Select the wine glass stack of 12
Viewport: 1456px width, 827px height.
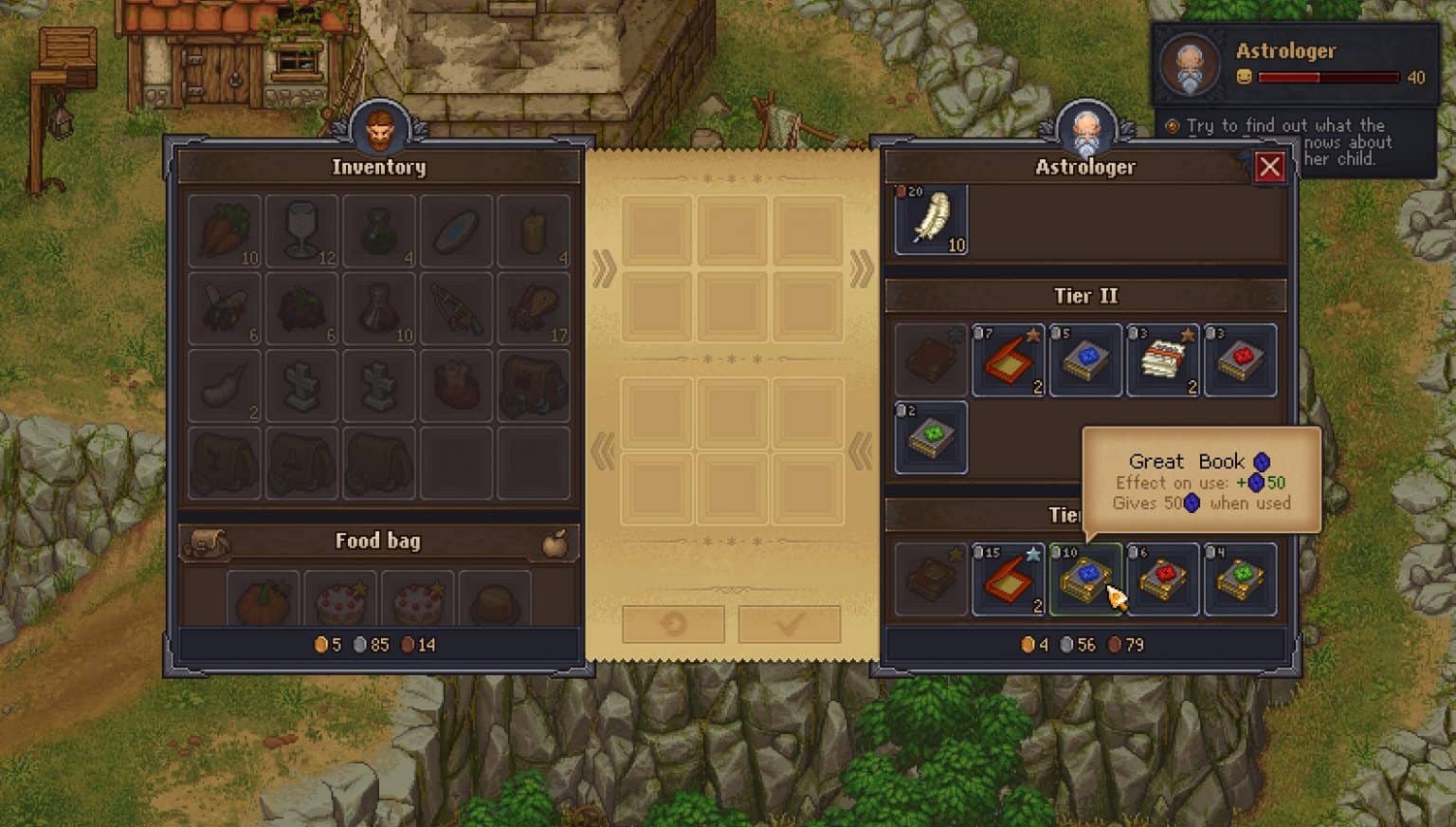coord(303,228)
